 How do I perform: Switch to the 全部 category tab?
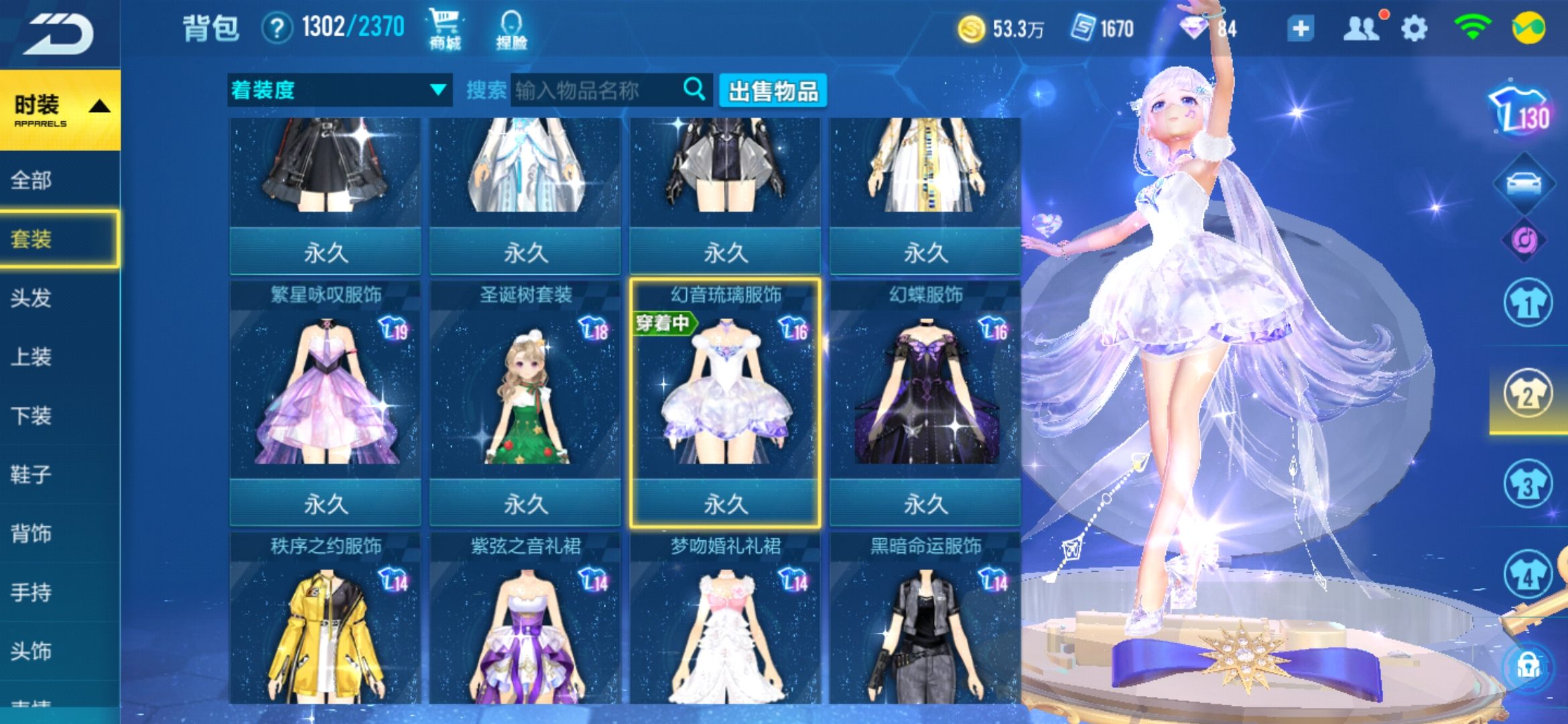(32, 180)
